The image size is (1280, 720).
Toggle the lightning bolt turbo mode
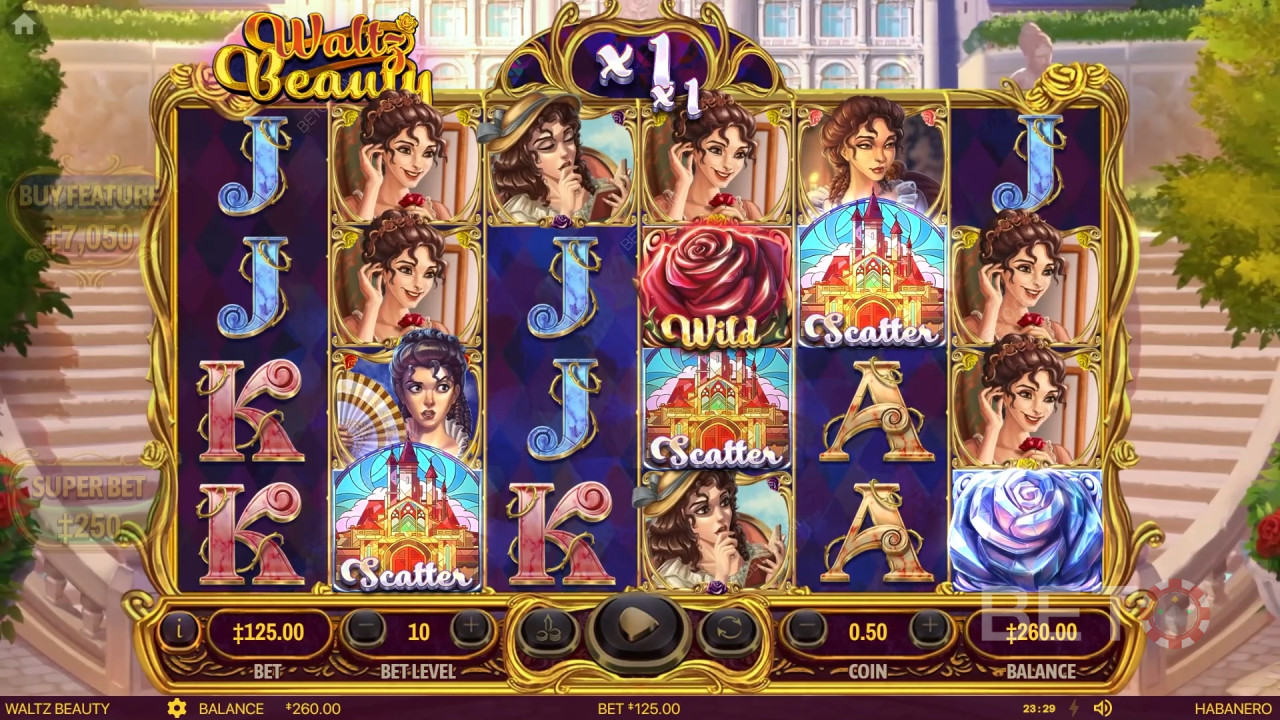tap(1075, 709)
